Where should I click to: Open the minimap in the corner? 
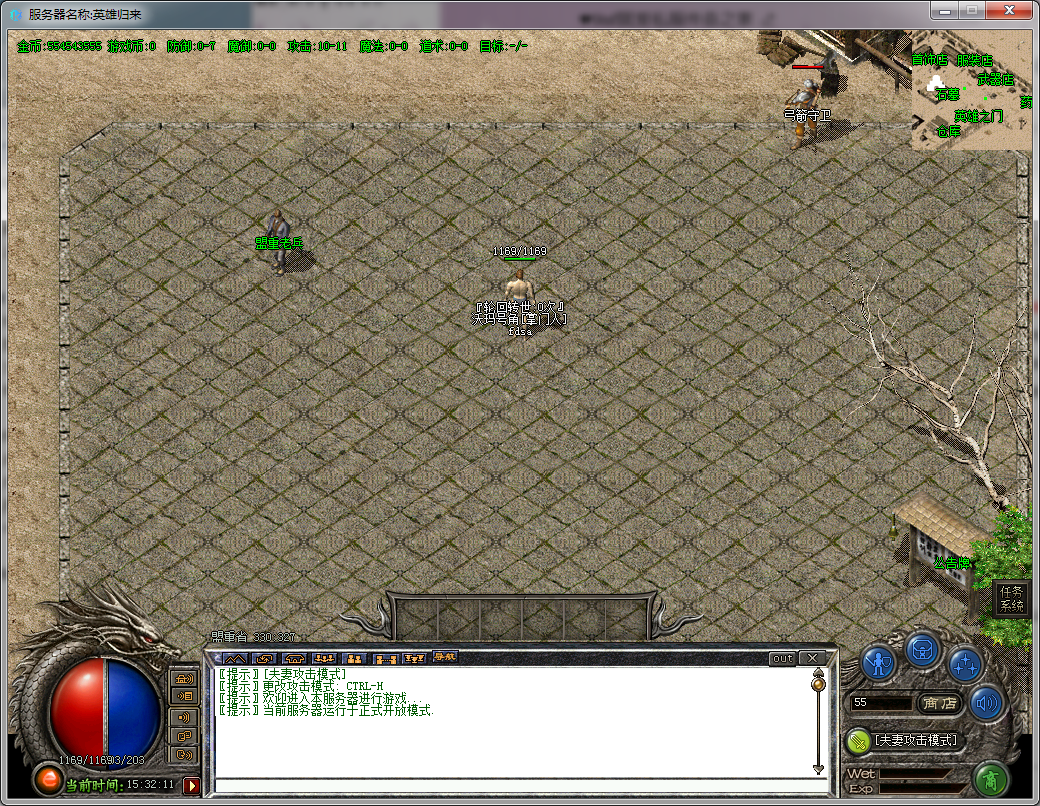970,90
